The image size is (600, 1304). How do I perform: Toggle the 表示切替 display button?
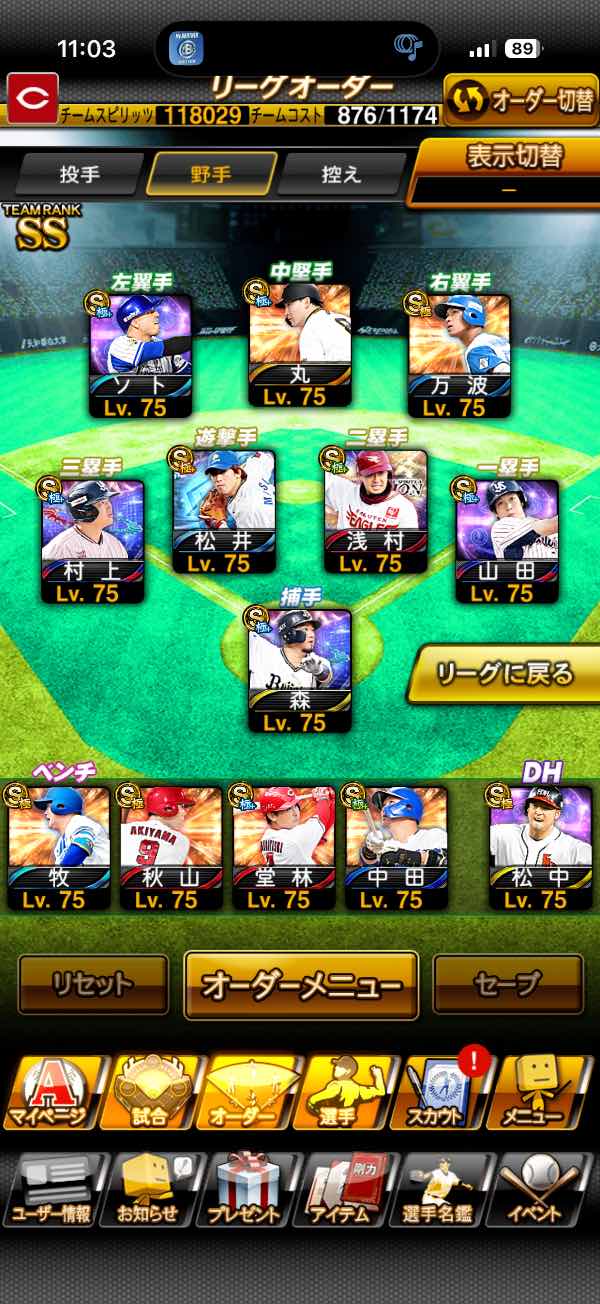508,170
